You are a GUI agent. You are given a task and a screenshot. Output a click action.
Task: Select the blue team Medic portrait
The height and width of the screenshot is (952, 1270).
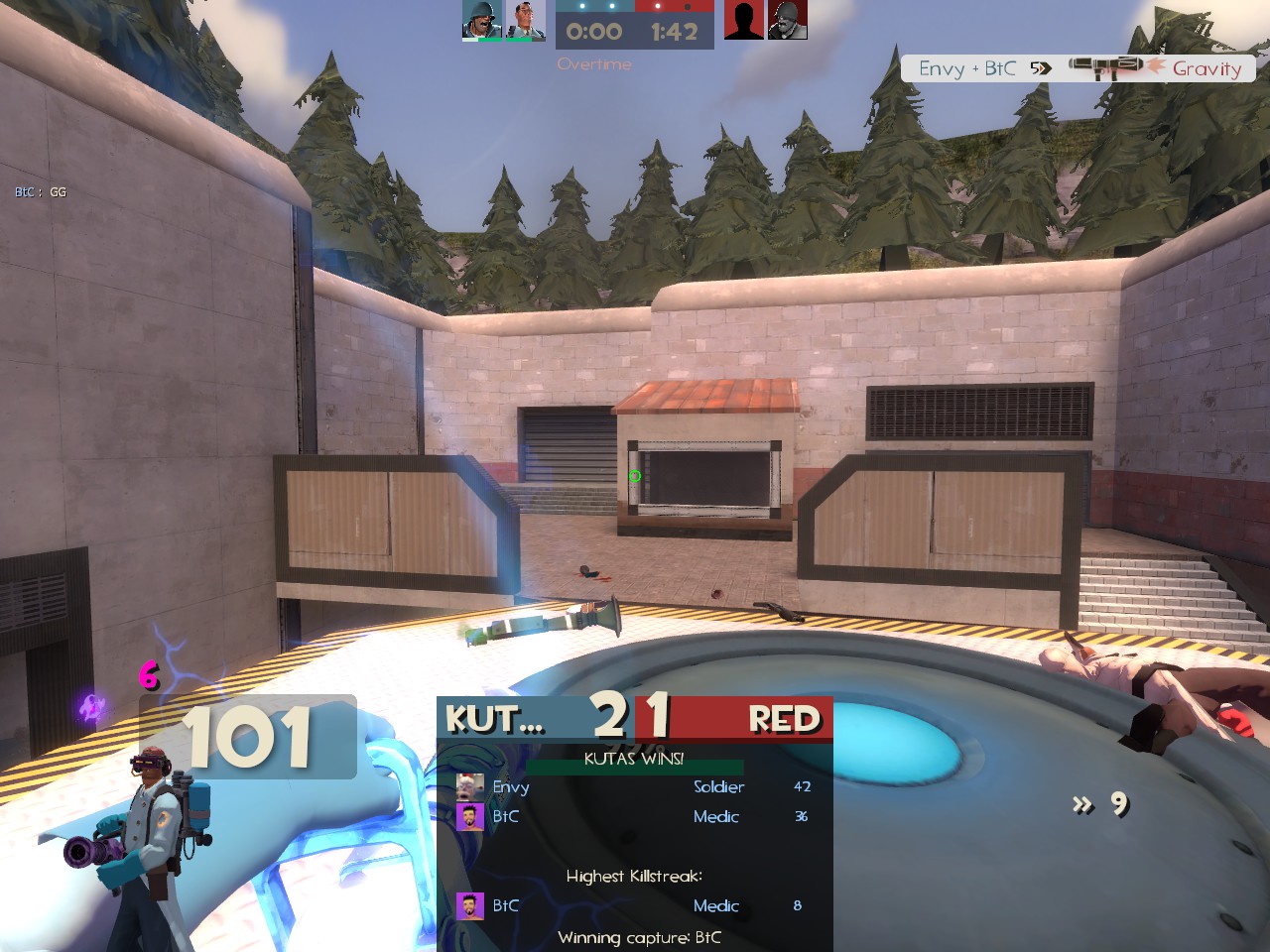[526, 20]
